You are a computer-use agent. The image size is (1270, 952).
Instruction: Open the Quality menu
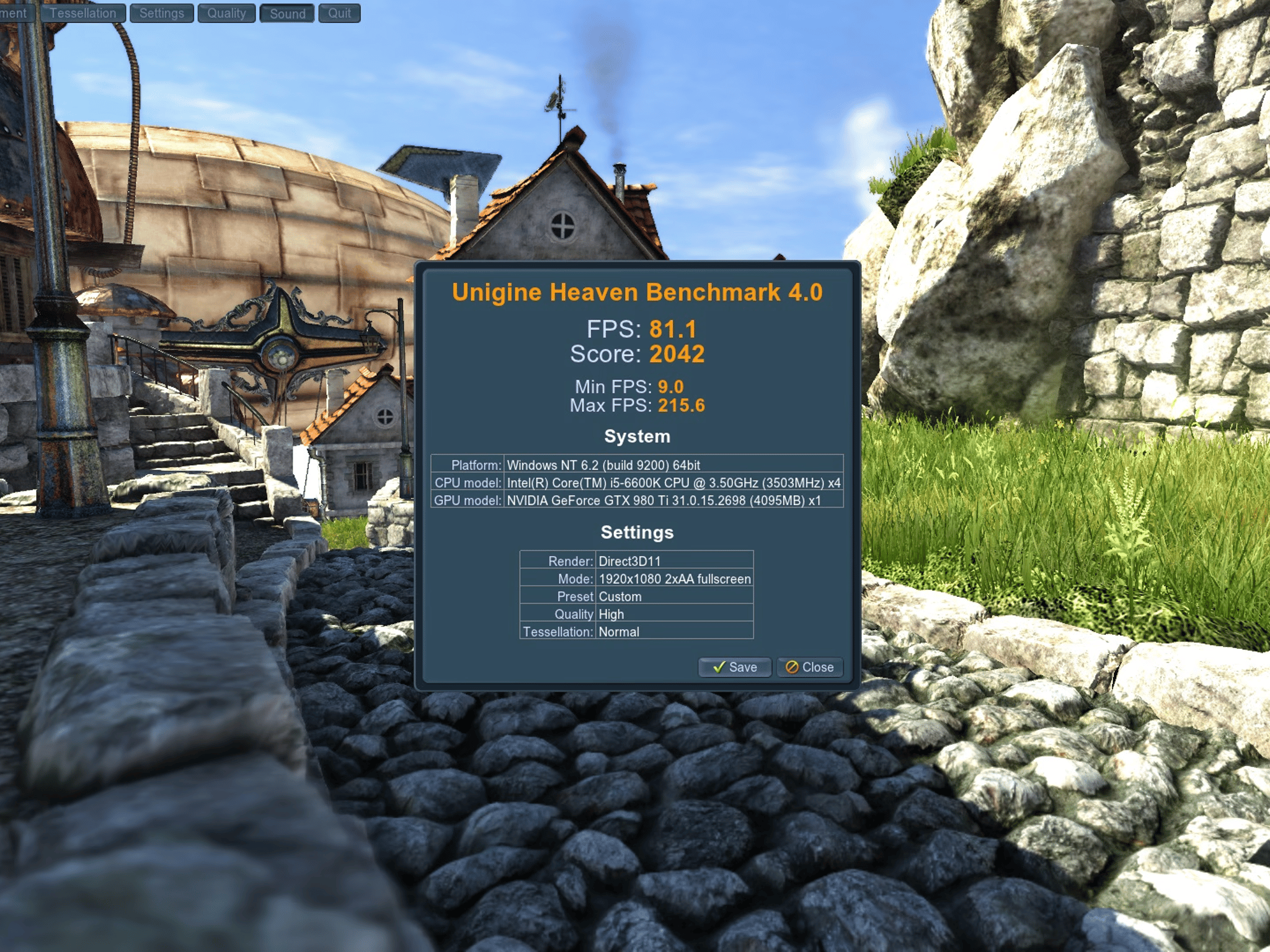coord(226,12)
